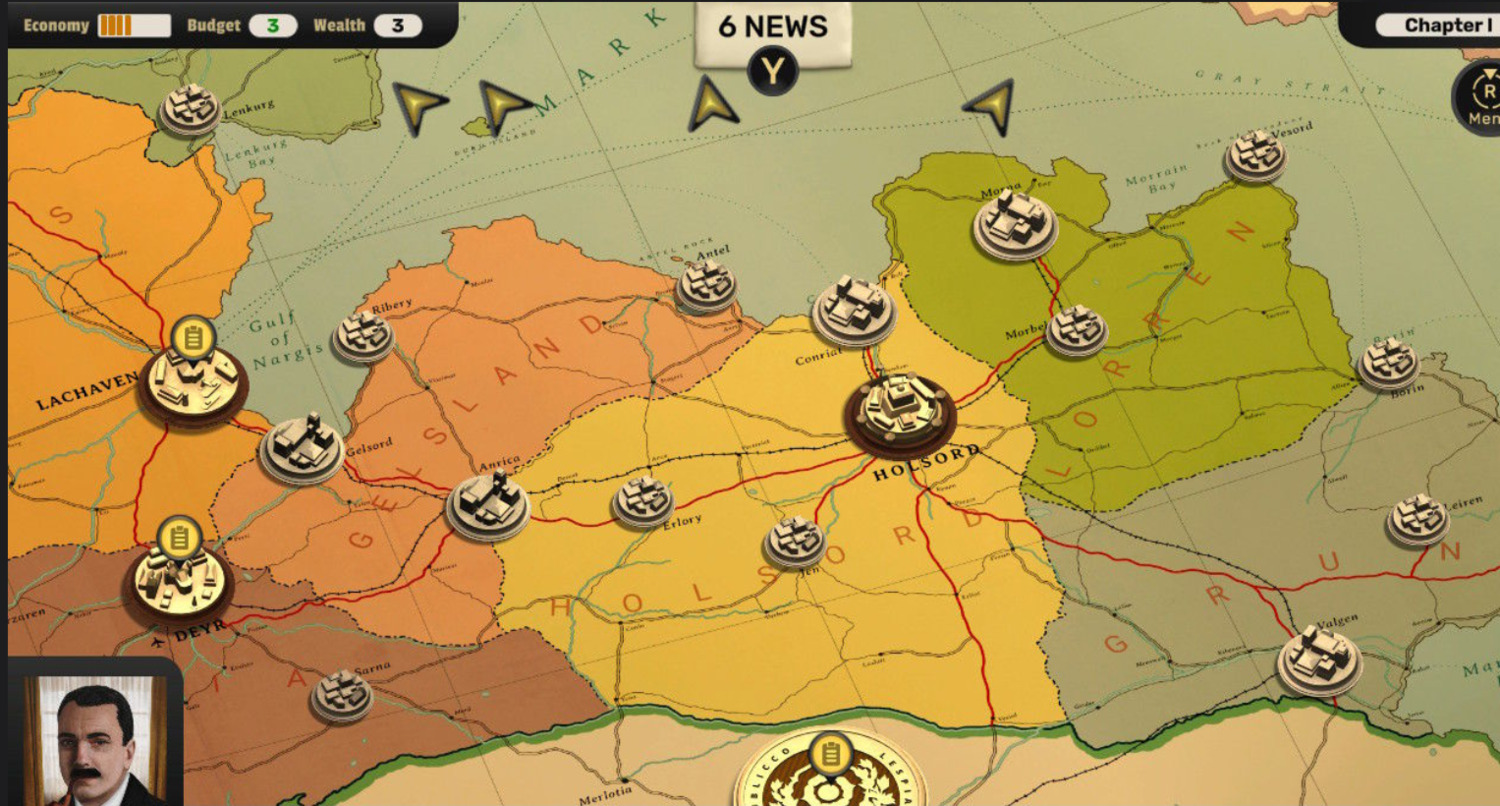Select the Gelsord city marker

(x=301, y=448)
